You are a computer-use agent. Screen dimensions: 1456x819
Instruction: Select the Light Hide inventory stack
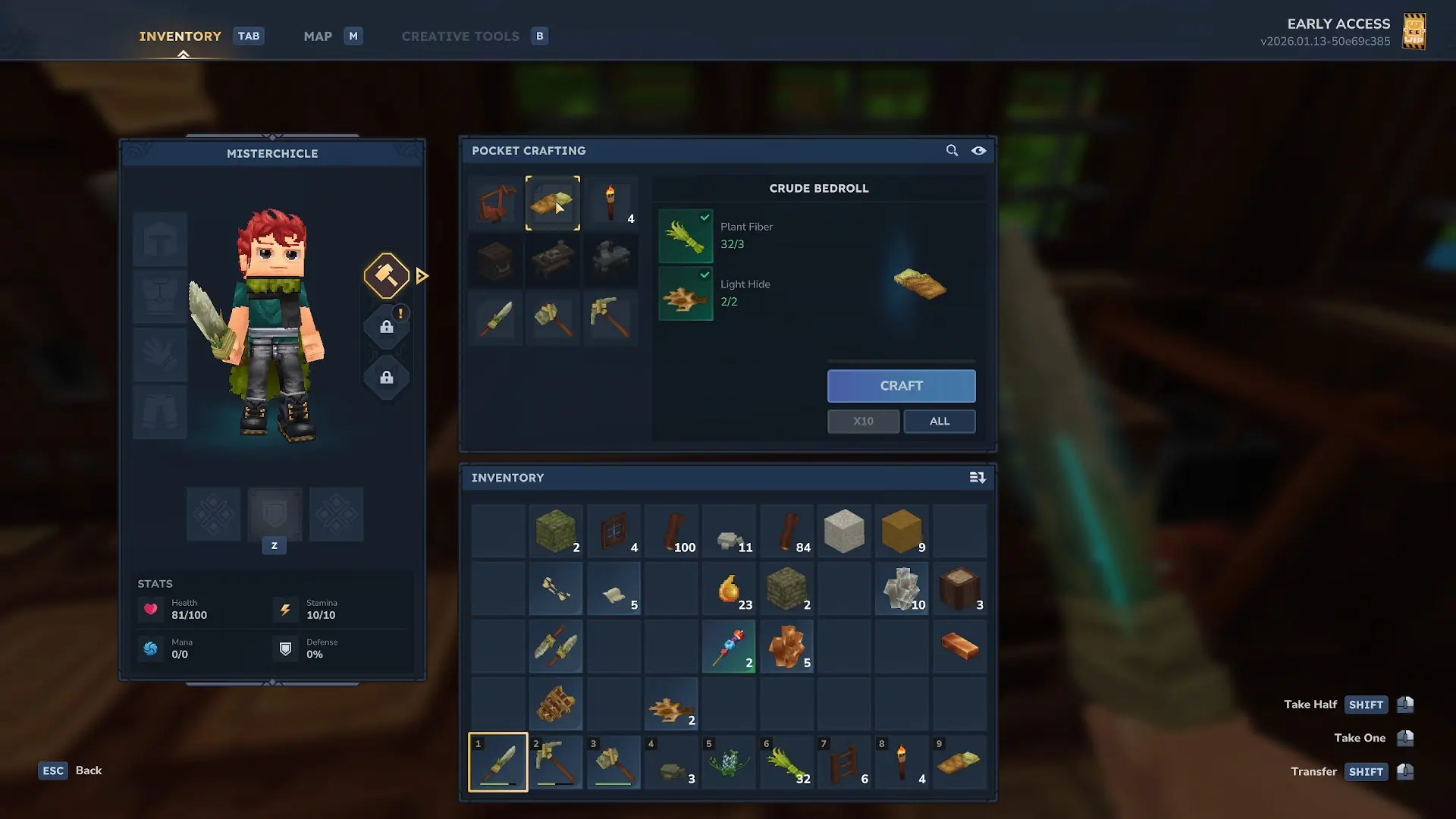[672, 705]
